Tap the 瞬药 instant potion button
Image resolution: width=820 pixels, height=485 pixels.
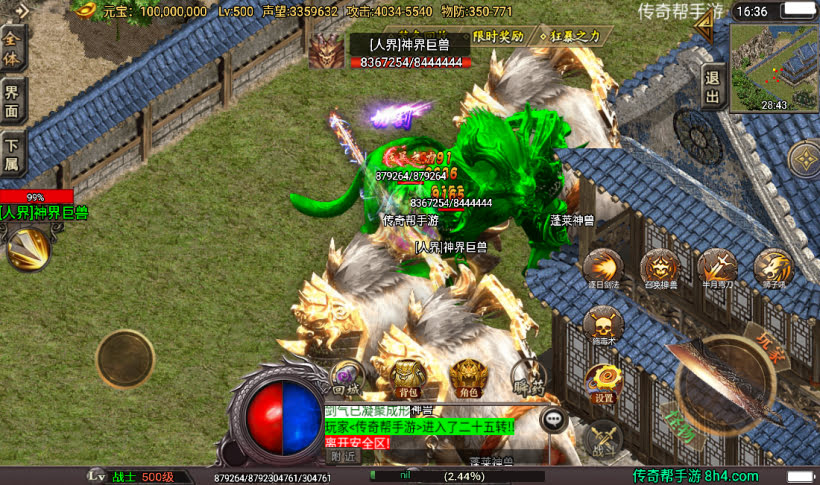(526, 376)
